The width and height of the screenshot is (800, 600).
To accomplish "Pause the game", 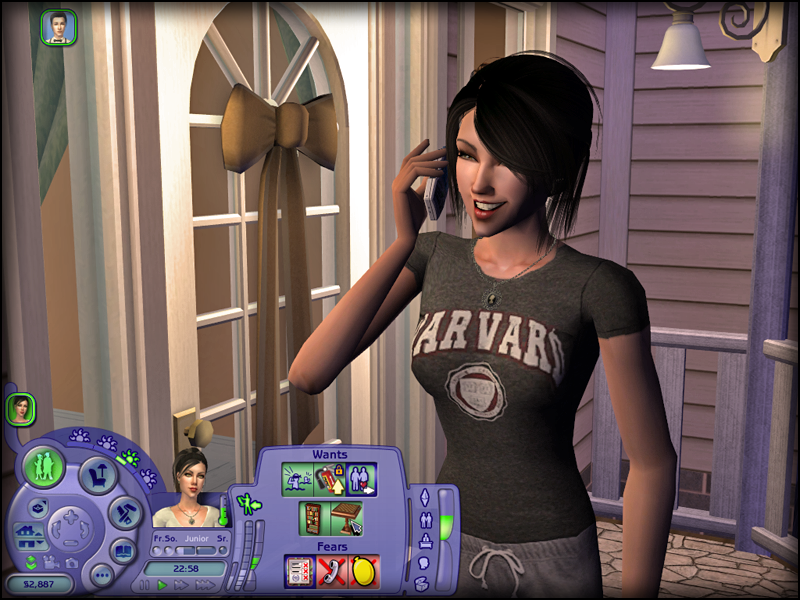I will [145, 585].
